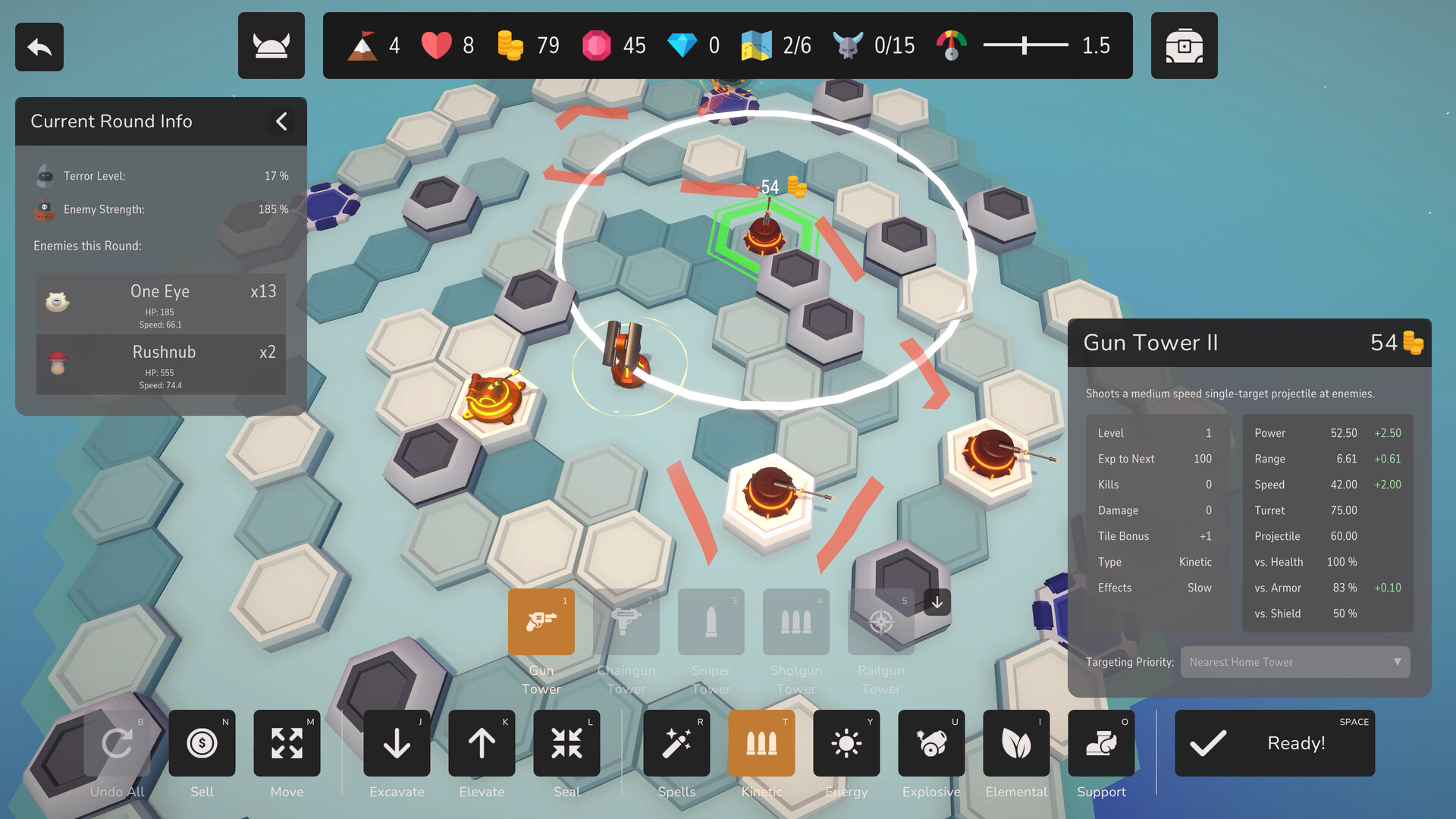Activate the Move tool
The image size is (1456, 819).
click(287, 743)
